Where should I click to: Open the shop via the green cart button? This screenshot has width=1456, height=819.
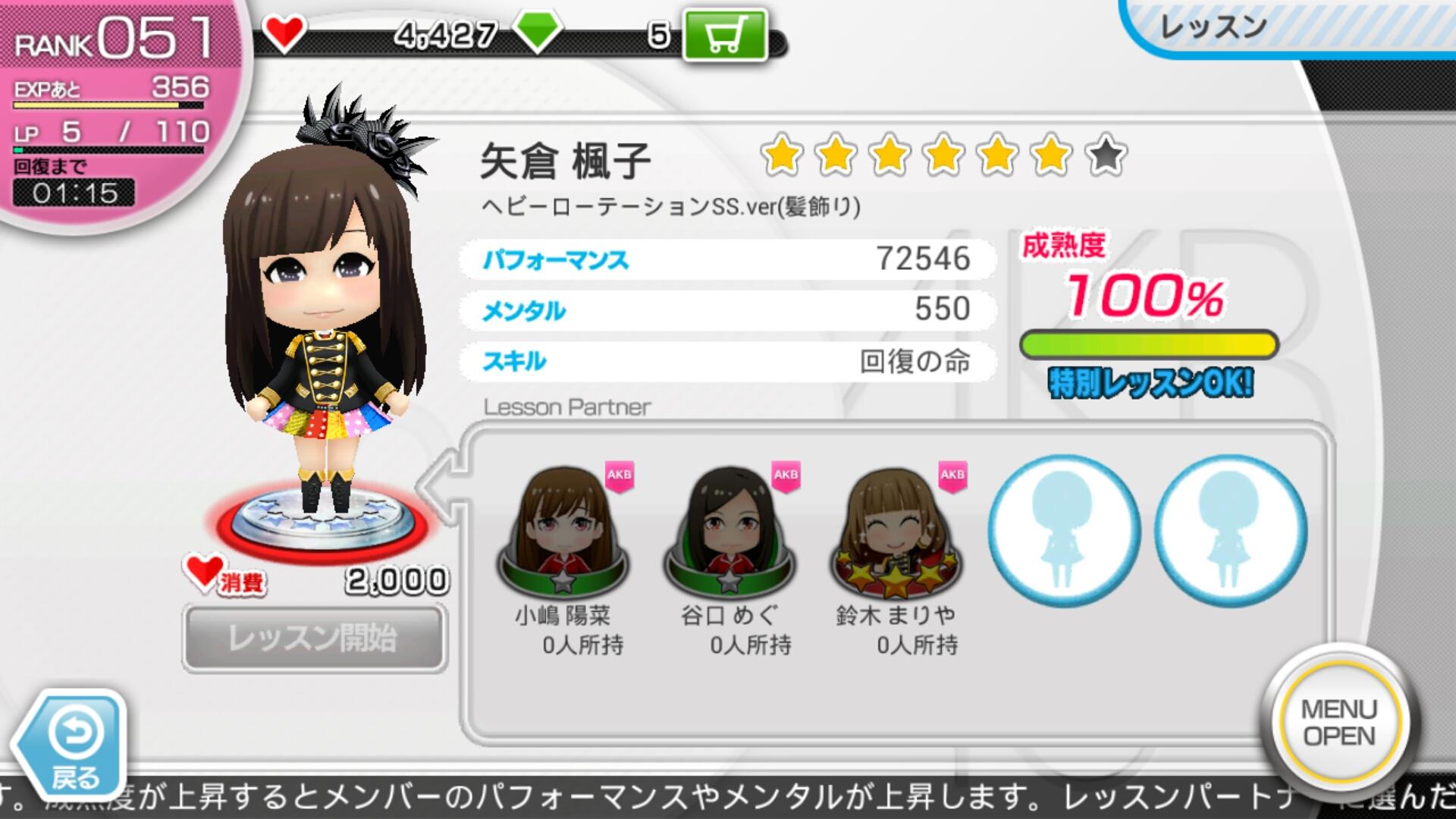click(x=725, y=34)
